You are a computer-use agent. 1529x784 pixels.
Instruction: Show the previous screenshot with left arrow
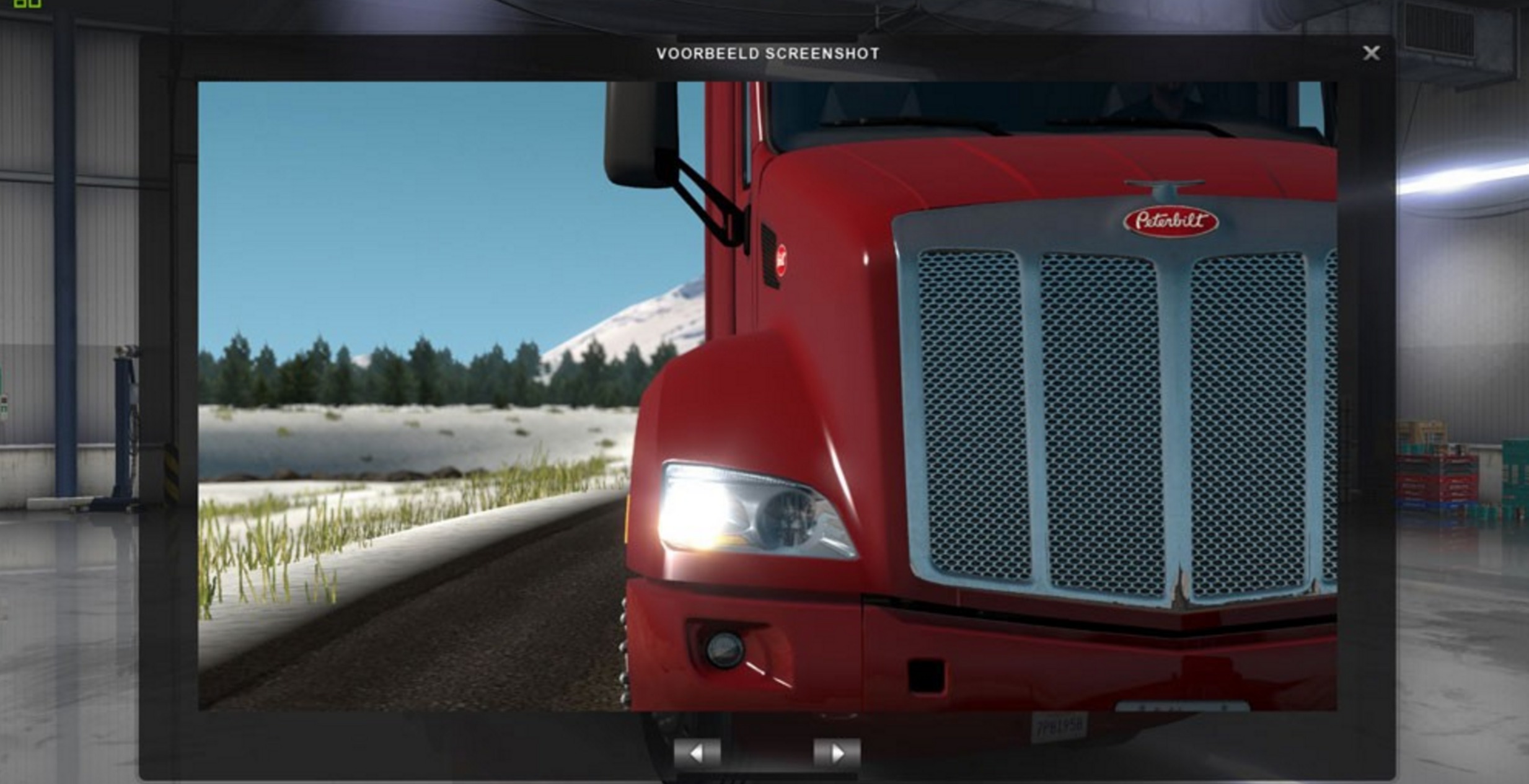(697, 754)
